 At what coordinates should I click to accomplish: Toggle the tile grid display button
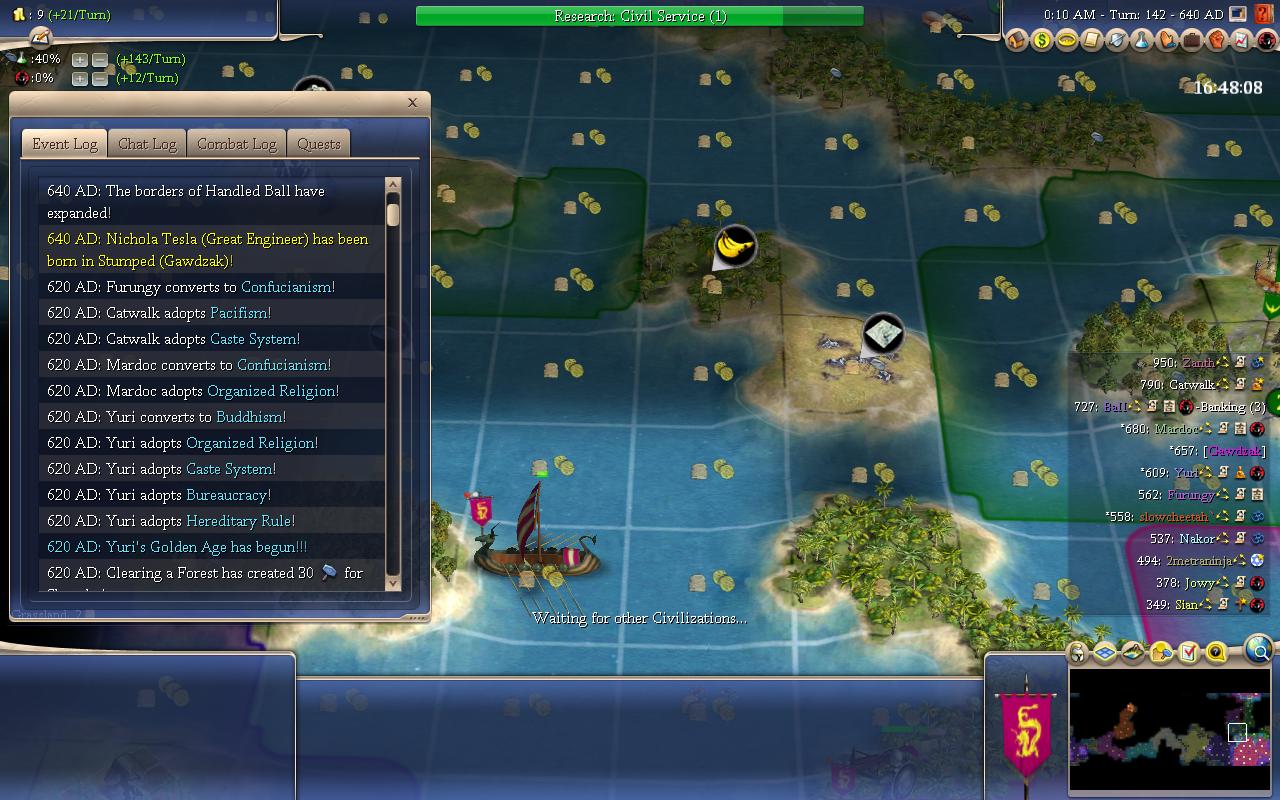(x=1105, y=653)
